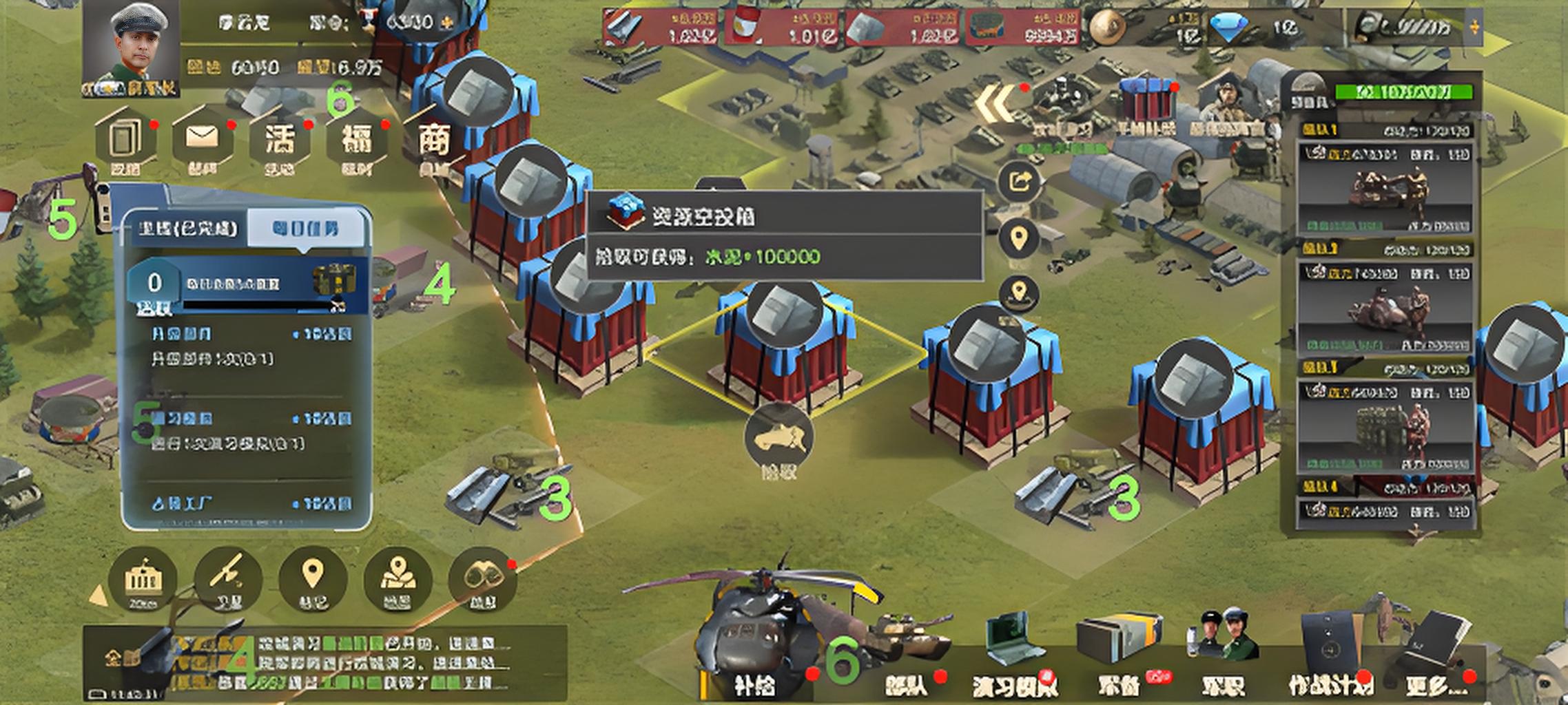1568x705 pixels.
Task: Open the mail envelope icon
Action: (x=203, y=139)
